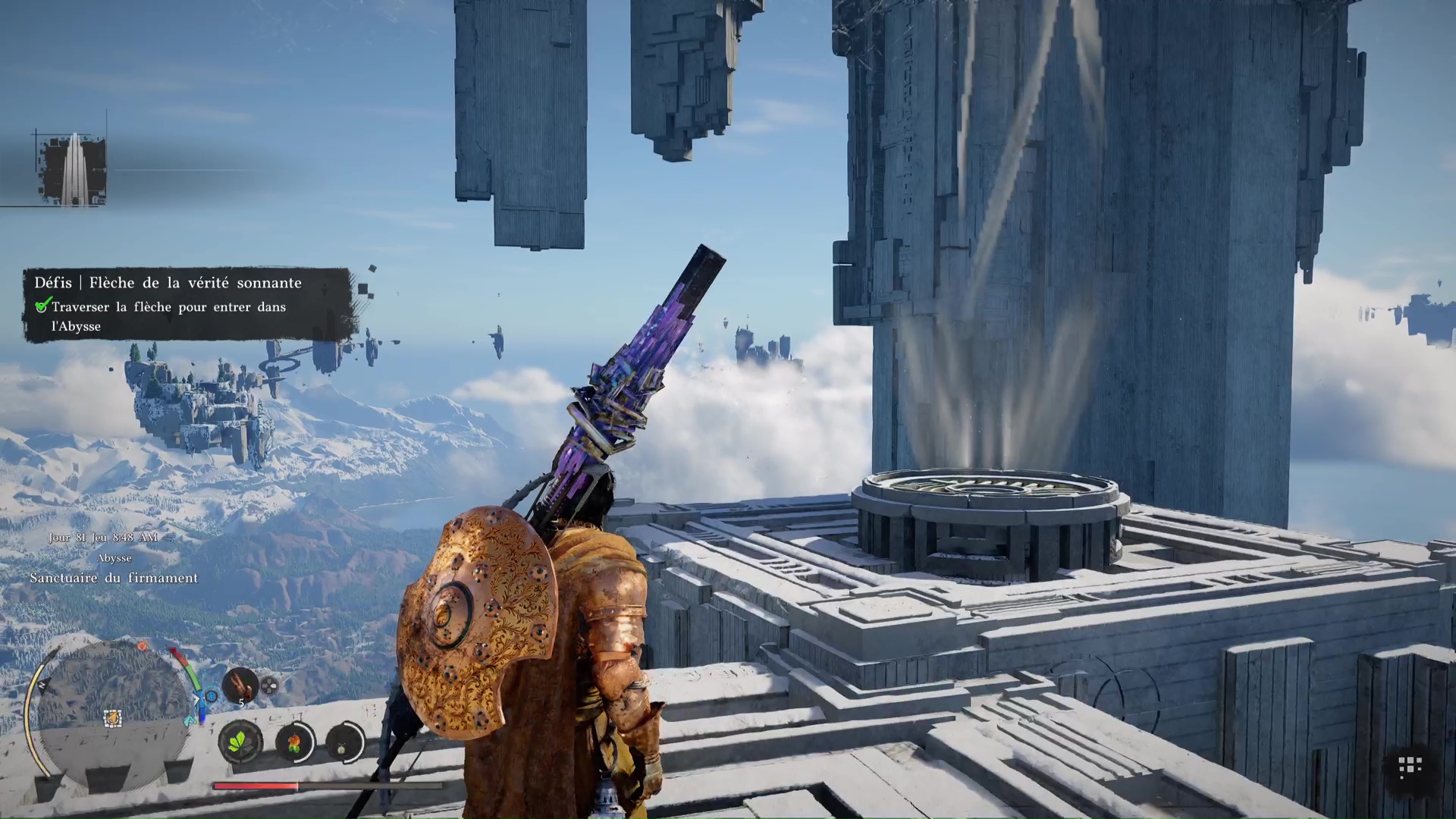This screenshot has height=819, width=1456.
Task: Click the orange marker on the minimap's edge
Action: click(x=142, y=646)
